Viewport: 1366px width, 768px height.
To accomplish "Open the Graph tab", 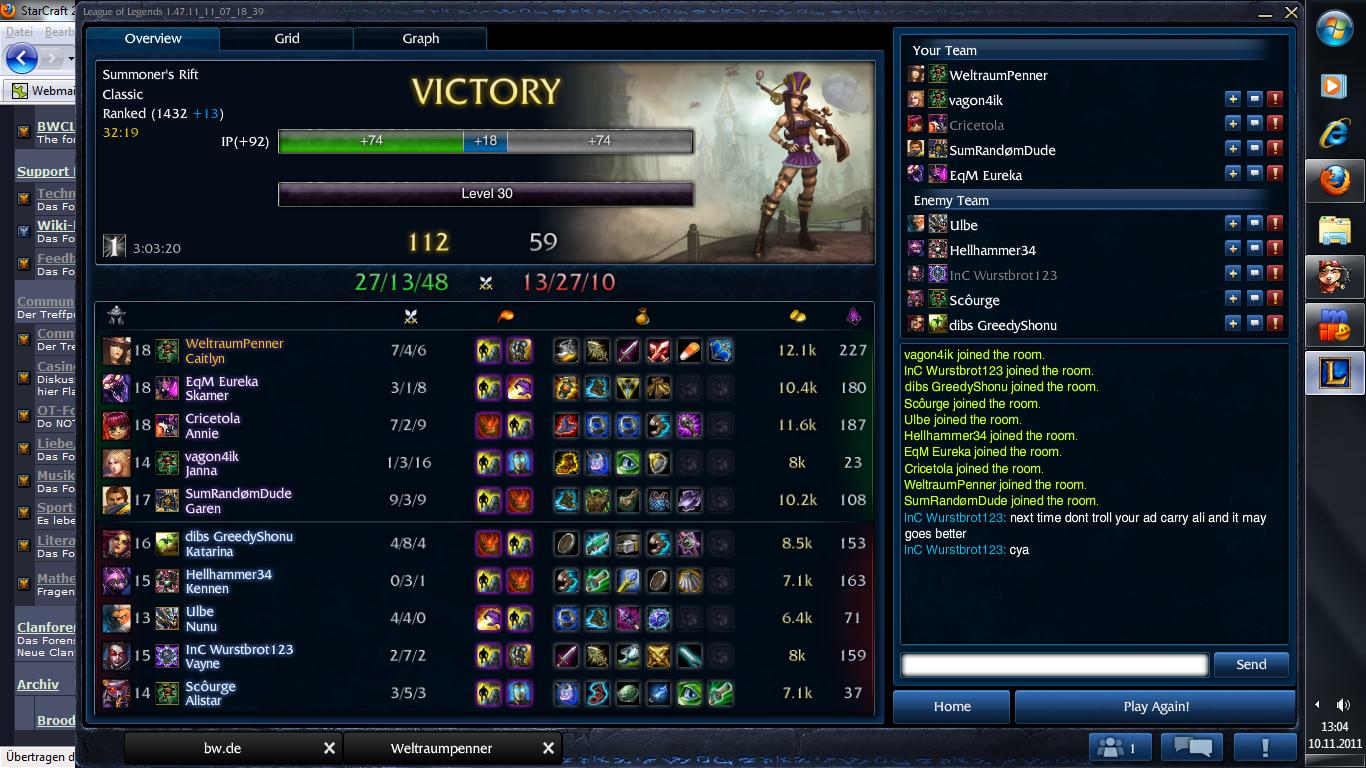I will coord(420,39).
